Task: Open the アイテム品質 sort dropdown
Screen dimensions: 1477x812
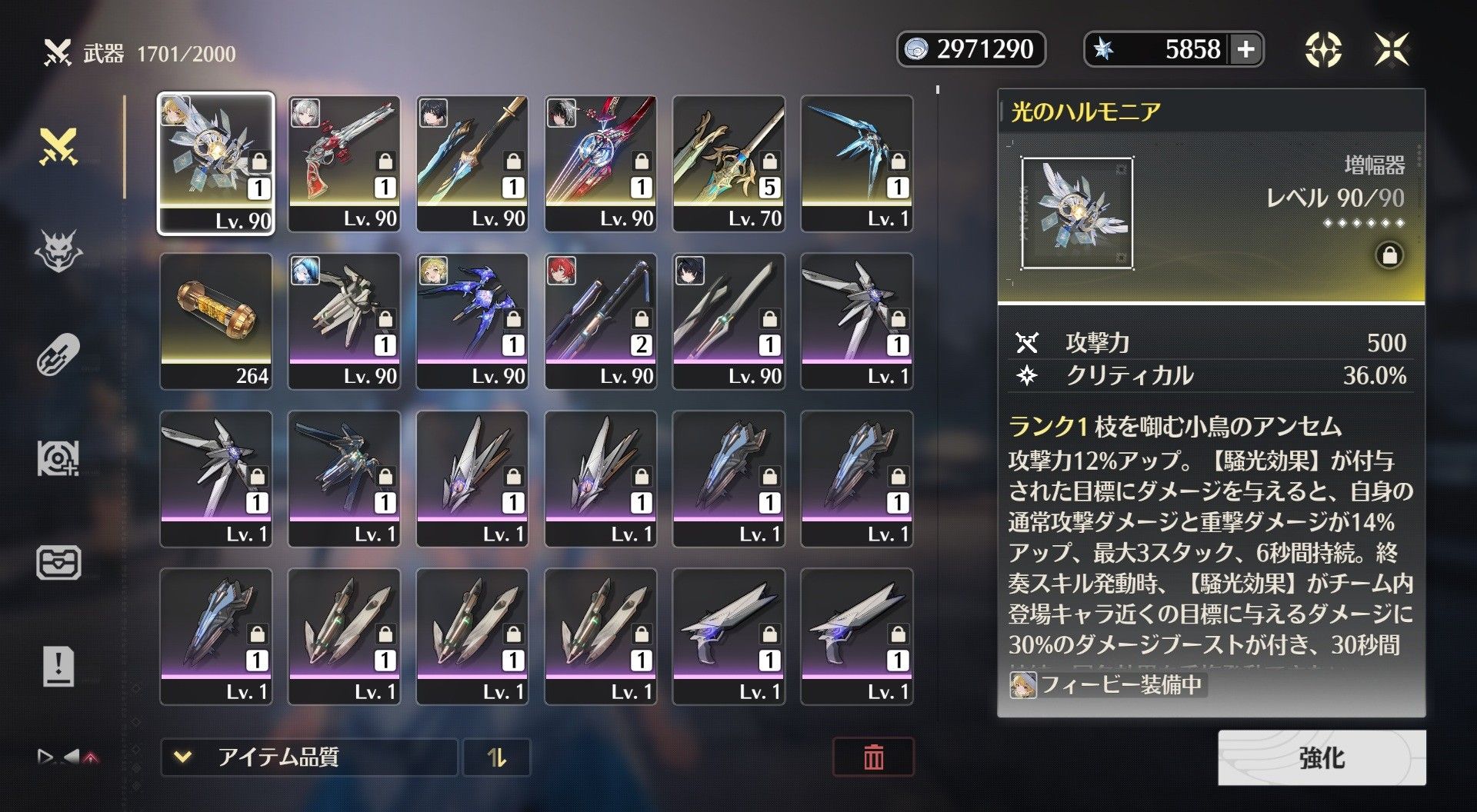Action: [308, 757]
